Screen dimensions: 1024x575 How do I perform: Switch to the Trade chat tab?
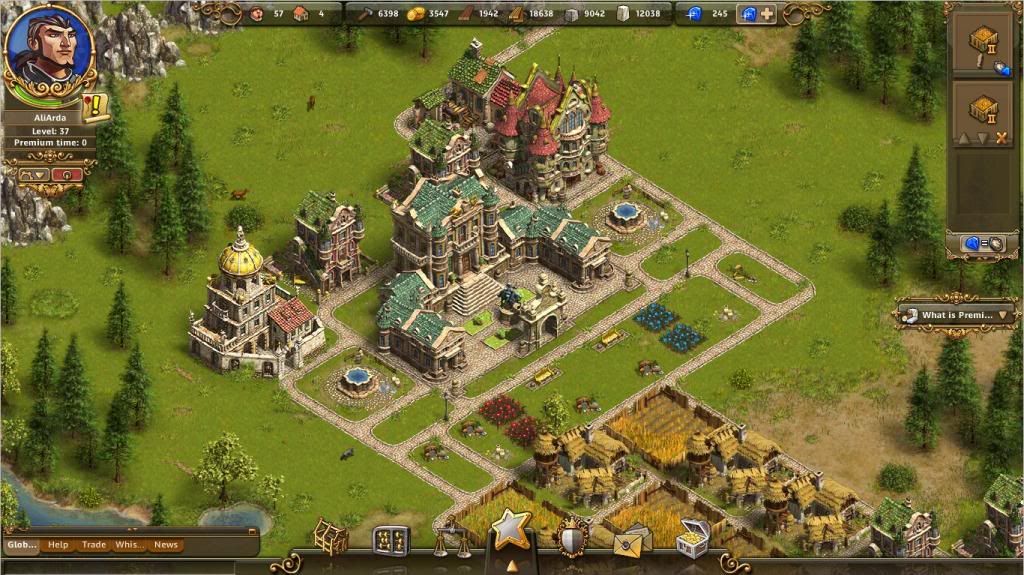[94, 545]
